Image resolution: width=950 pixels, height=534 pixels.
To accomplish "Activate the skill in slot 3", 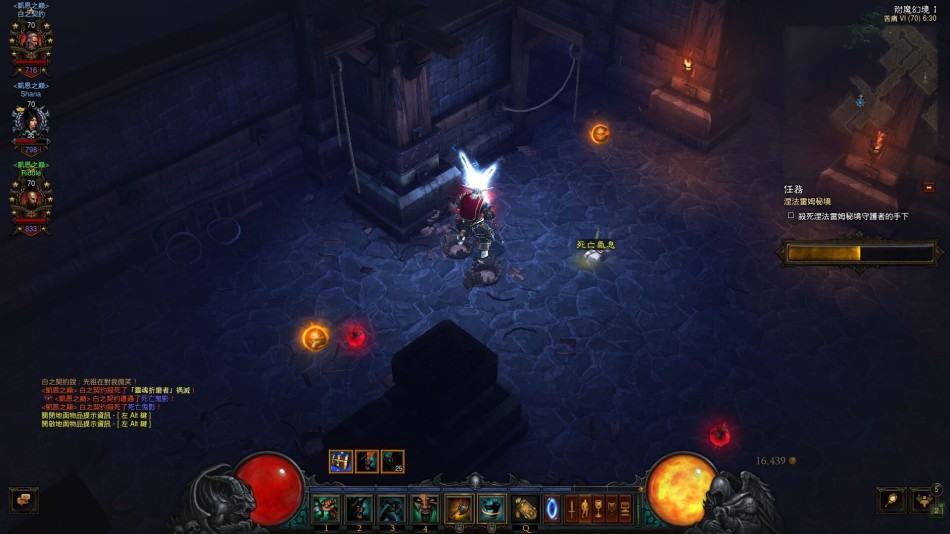I will [392, 509].
